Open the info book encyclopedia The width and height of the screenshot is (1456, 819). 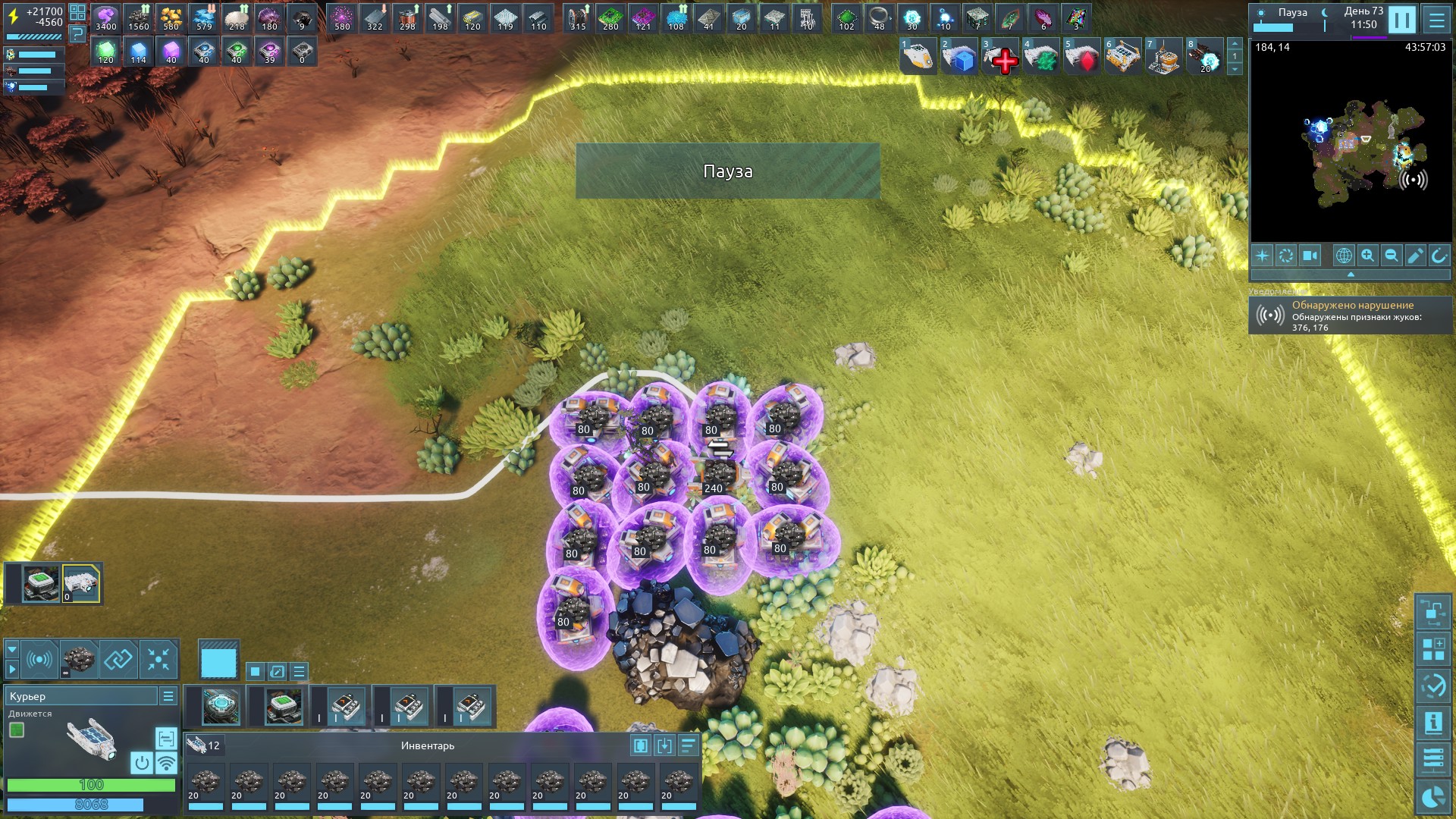click(1432, 723)
